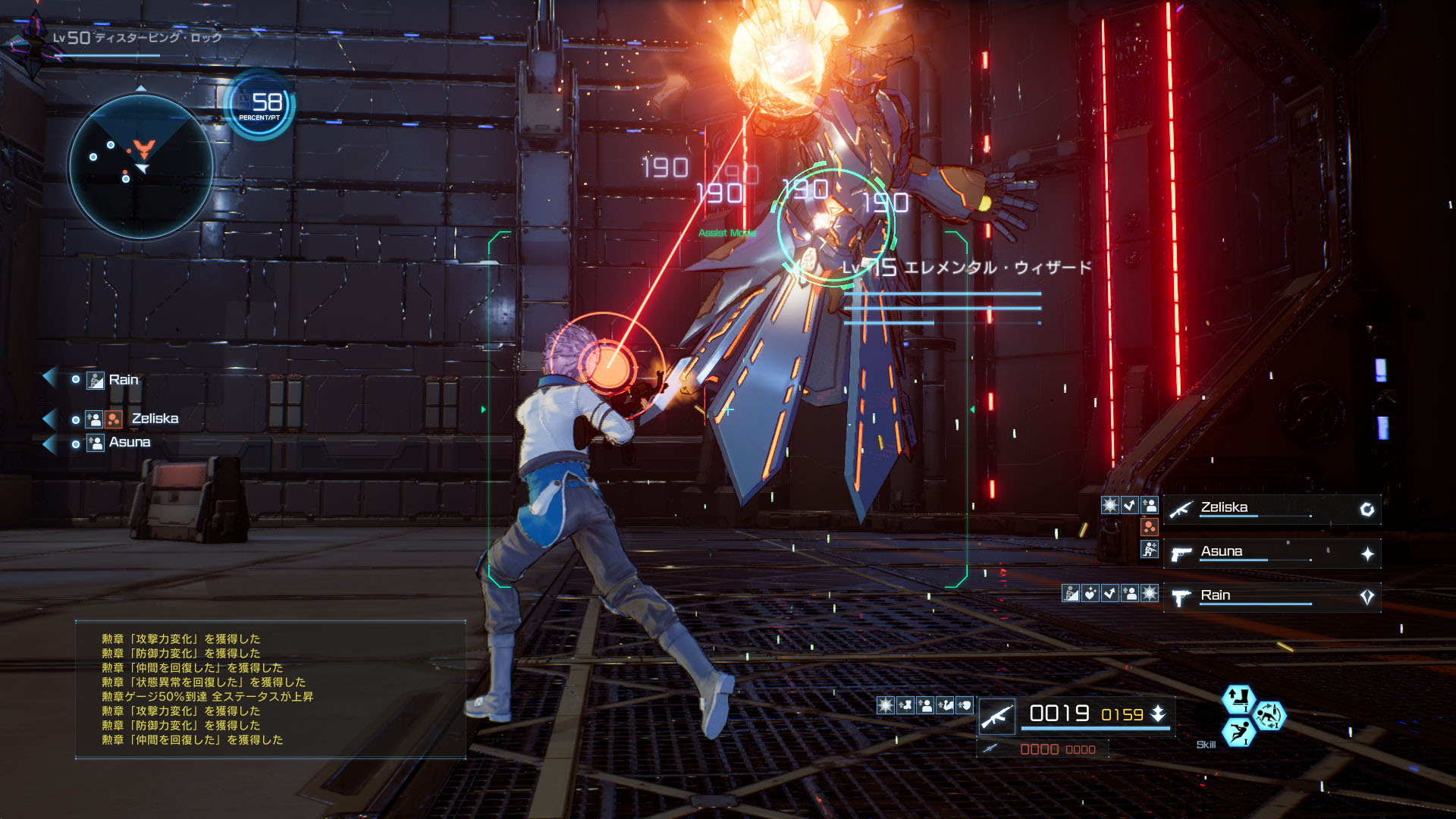
Task: Click the medal message log panel
Action: click(x=270, y=689)
